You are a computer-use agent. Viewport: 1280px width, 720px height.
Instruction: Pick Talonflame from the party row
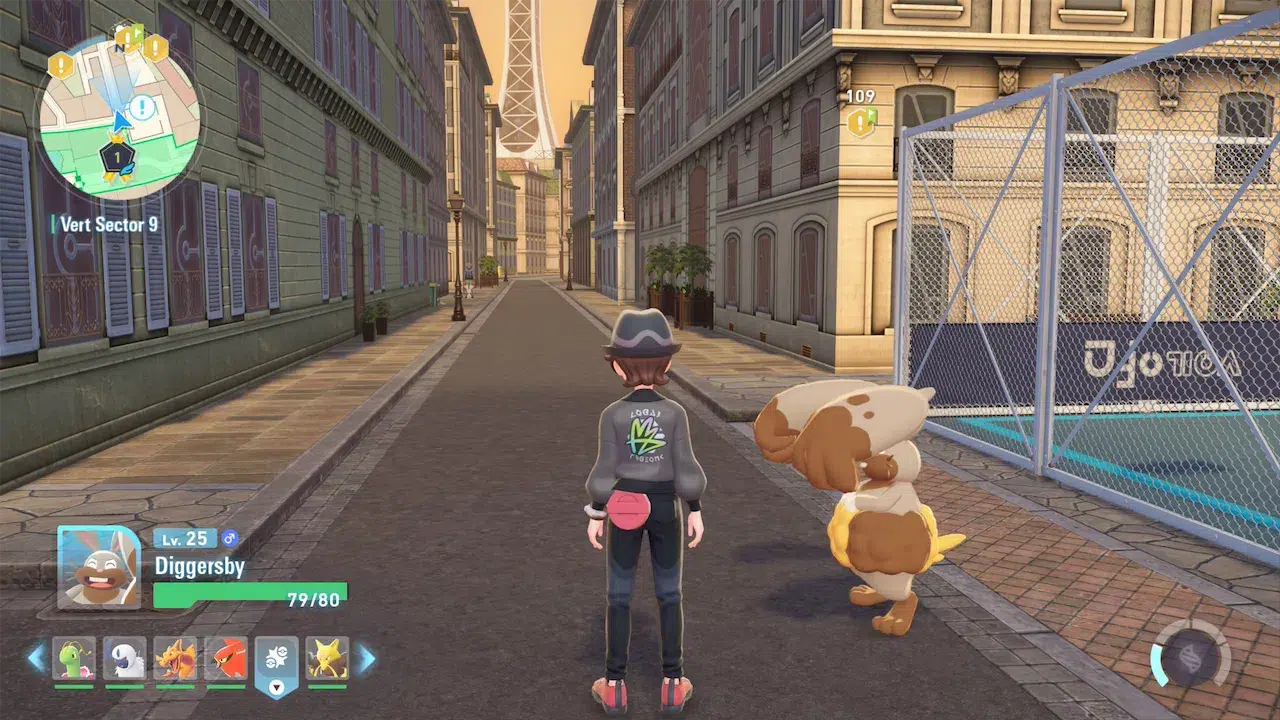pyautogui.click(x=226, y=658)
